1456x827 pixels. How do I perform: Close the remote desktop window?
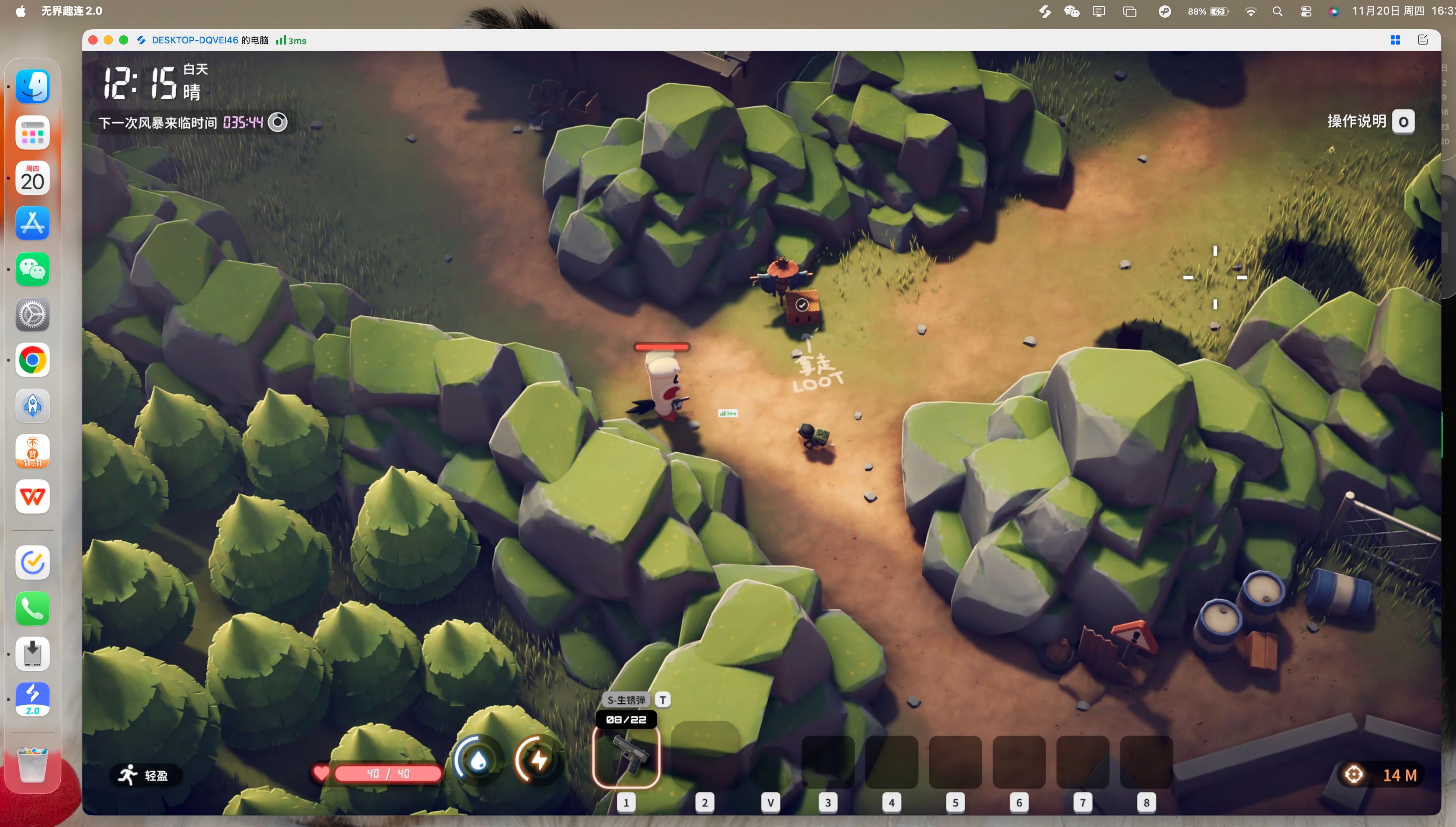[93, 40]
